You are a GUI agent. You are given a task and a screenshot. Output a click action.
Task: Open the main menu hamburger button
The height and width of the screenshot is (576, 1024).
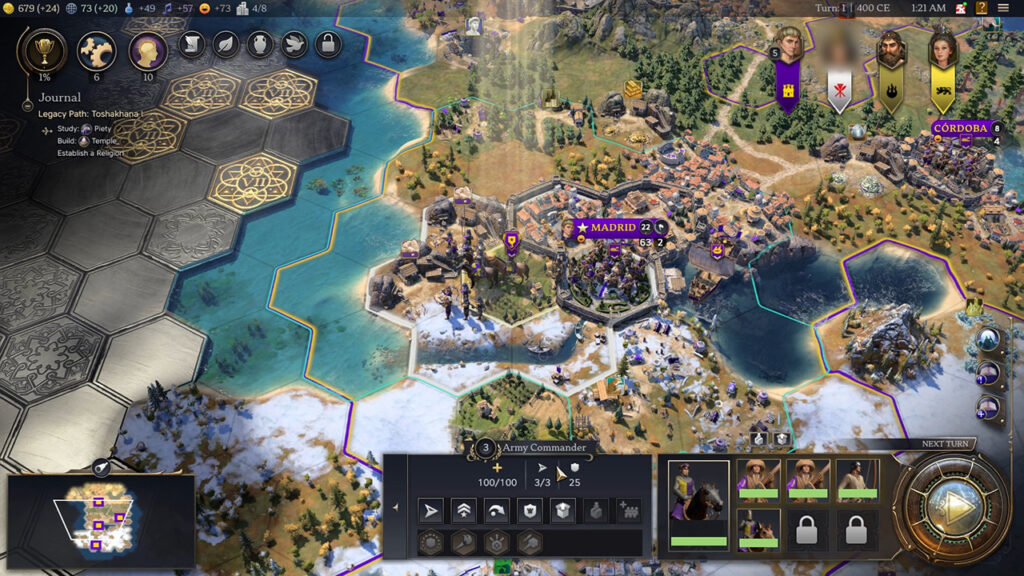pyautogui.click(x=1003, y=8)
